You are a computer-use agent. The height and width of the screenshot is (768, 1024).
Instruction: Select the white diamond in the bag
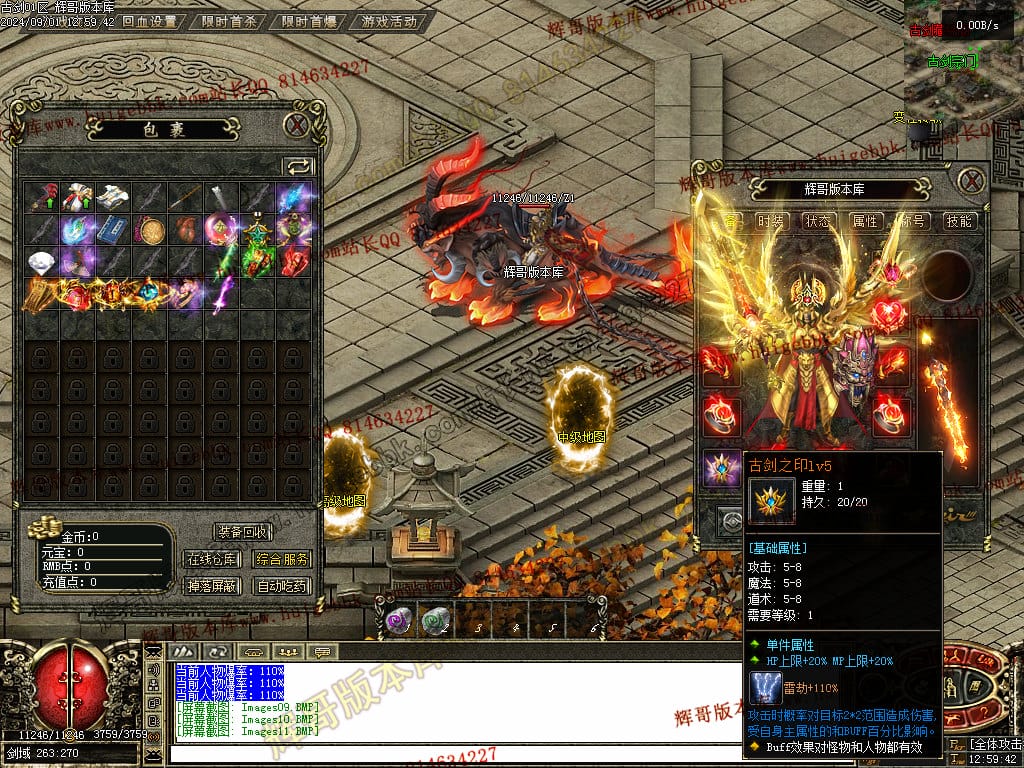click(42, 262)
